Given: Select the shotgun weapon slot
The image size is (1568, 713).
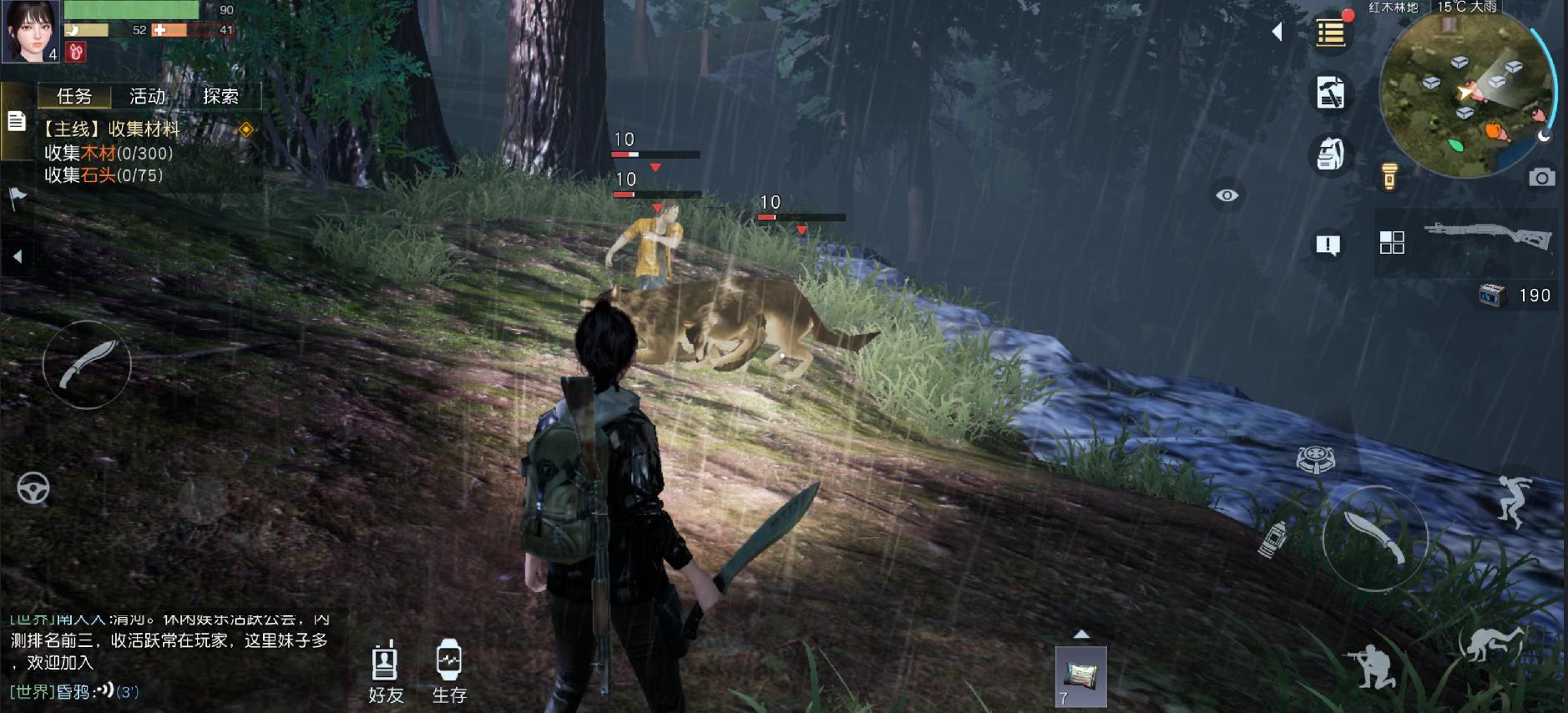Looking at the screenshot, I should [x=1487, y=236].
